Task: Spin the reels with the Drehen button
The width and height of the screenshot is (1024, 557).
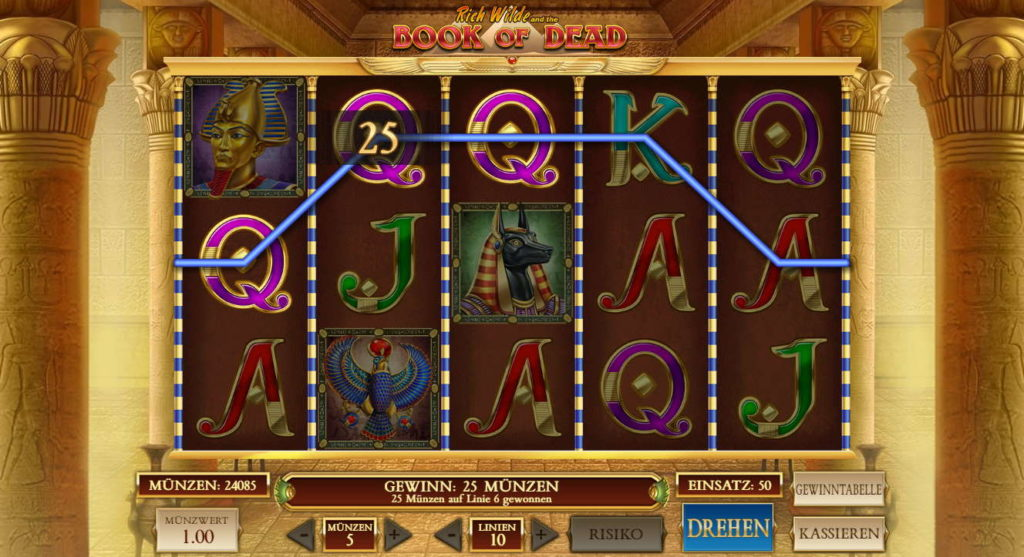Action: click(727, 528)
